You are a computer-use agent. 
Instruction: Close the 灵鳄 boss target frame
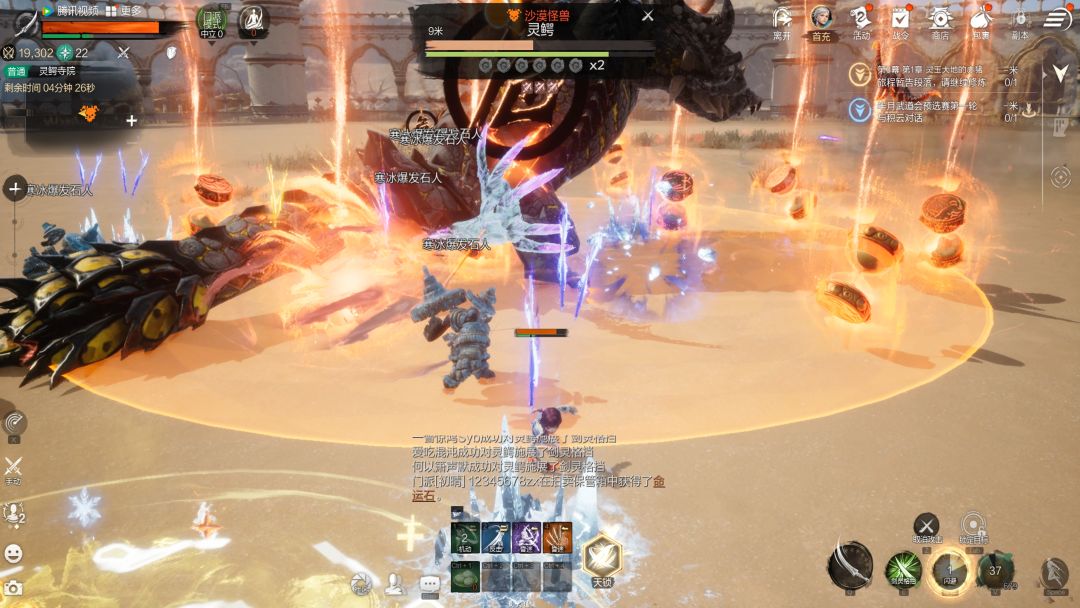[647, 15]
